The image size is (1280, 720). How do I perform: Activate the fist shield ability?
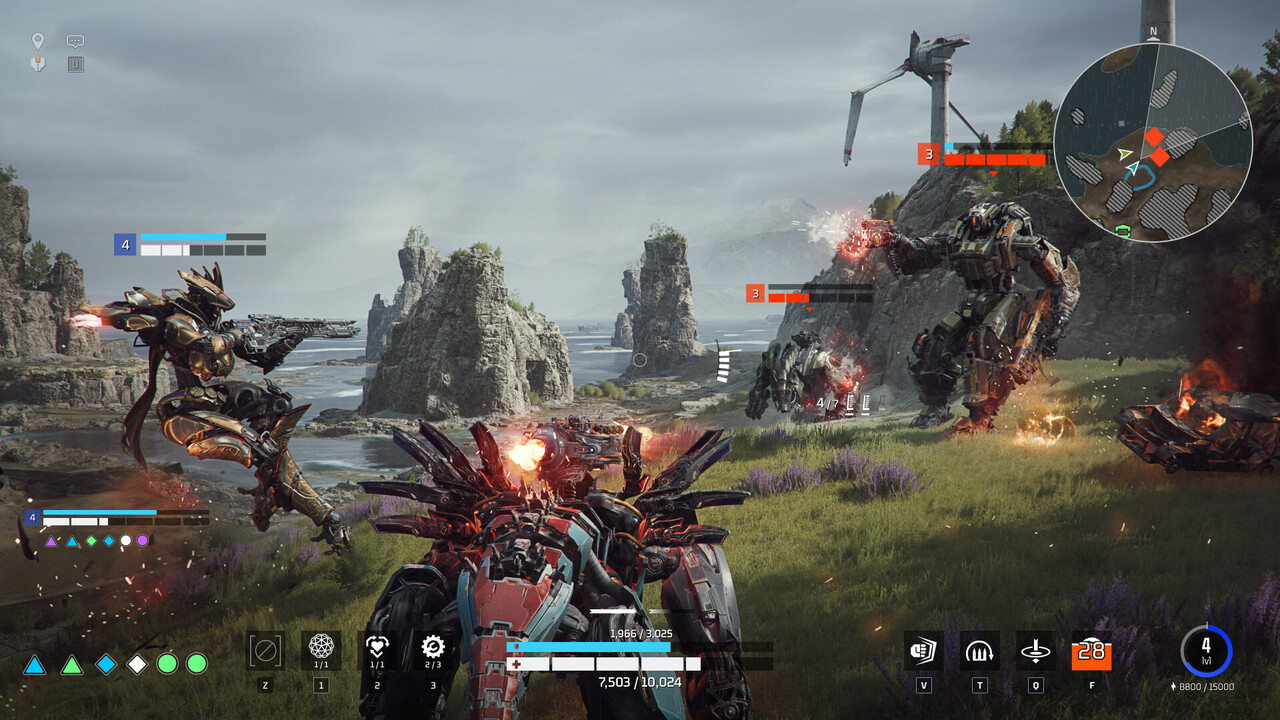pyautogui.click(x=923, y=651)
